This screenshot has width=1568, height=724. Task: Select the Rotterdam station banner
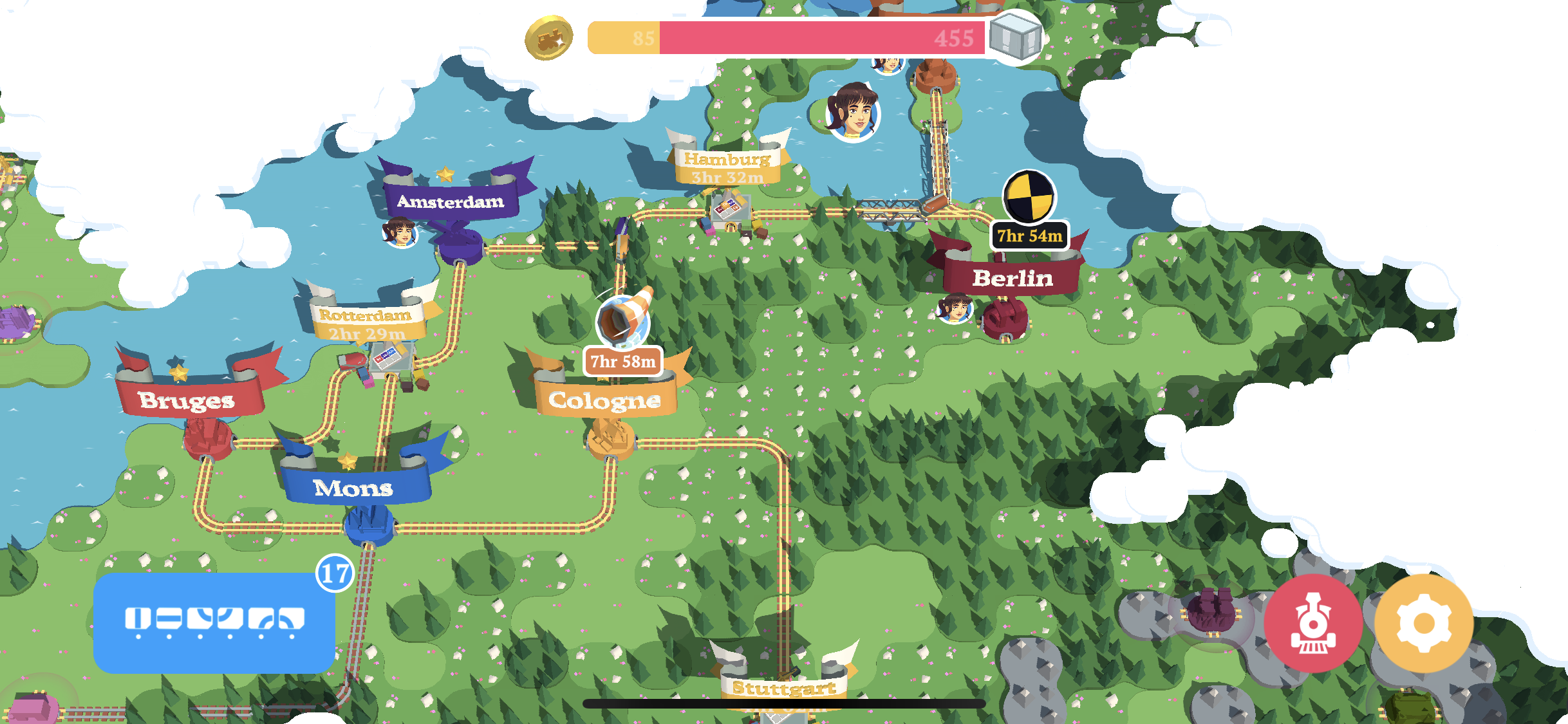pyautogui.click(x=366, y=323)
